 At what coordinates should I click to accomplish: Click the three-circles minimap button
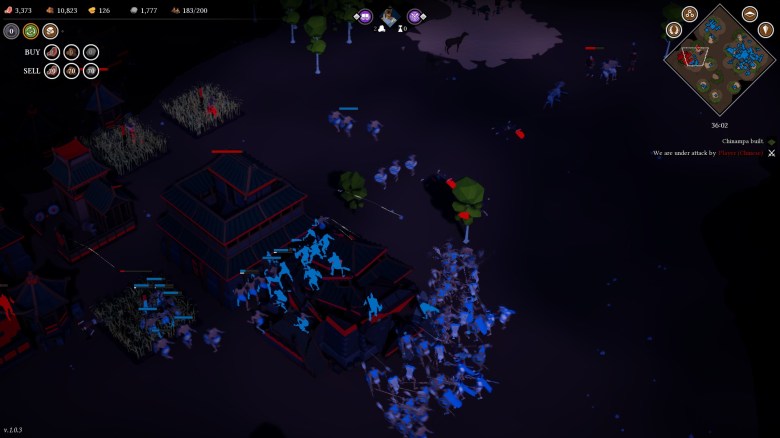tap(689, 14)
